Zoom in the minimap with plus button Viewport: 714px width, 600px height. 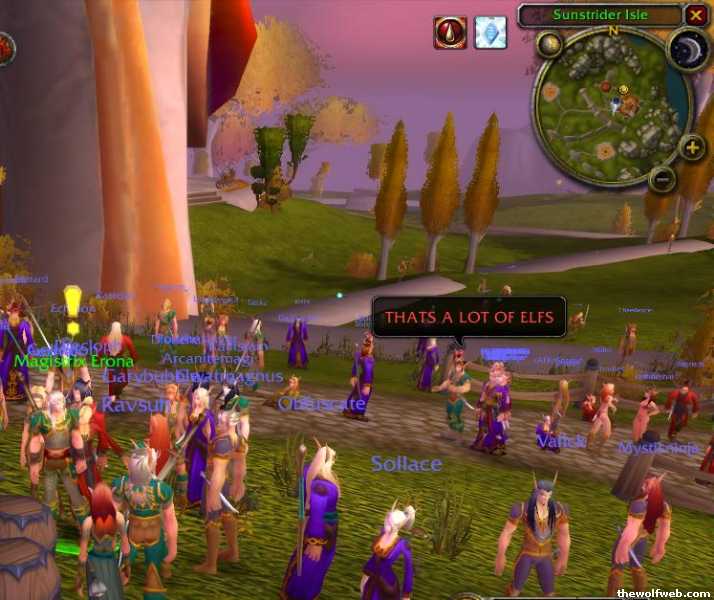[692, 147]
